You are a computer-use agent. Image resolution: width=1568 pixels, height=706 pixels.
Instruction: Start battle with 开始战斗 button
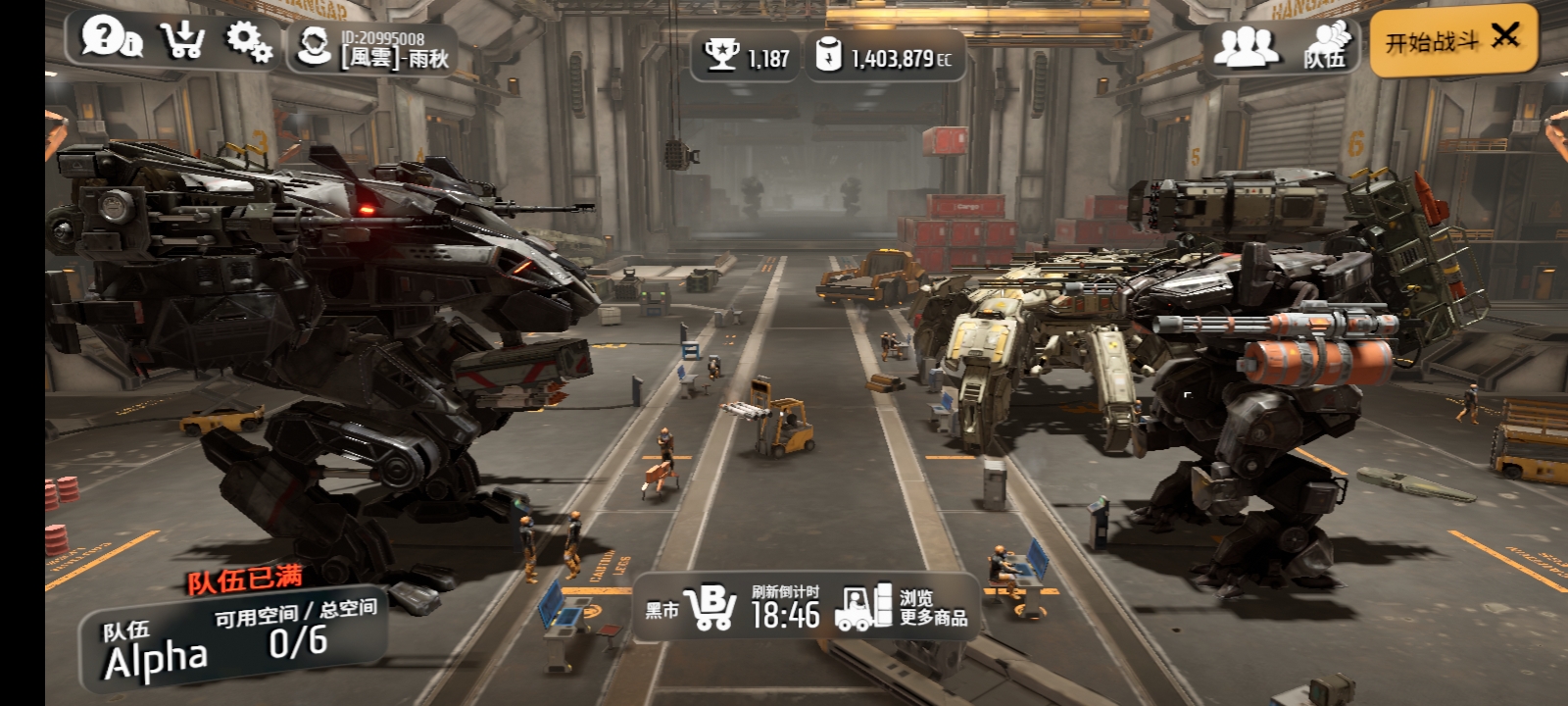pos(1451,41)
